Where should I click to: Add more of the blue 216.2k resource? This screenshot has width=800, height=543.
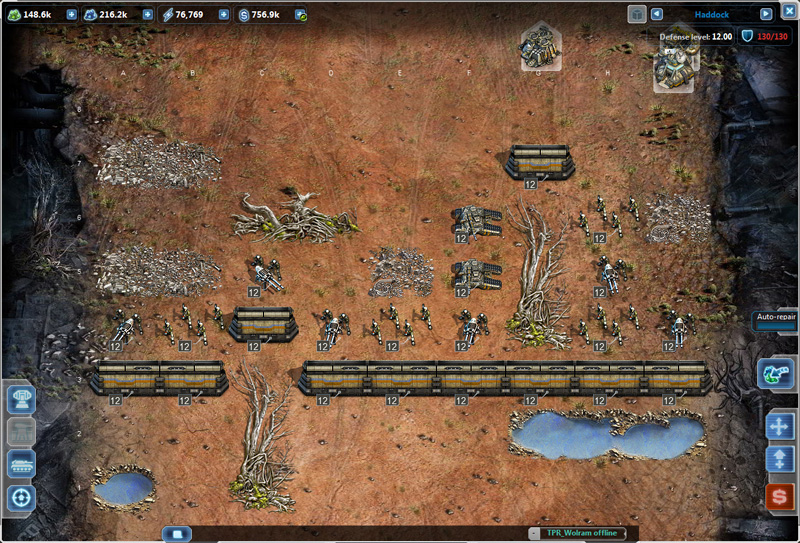[x=148, y=15]
